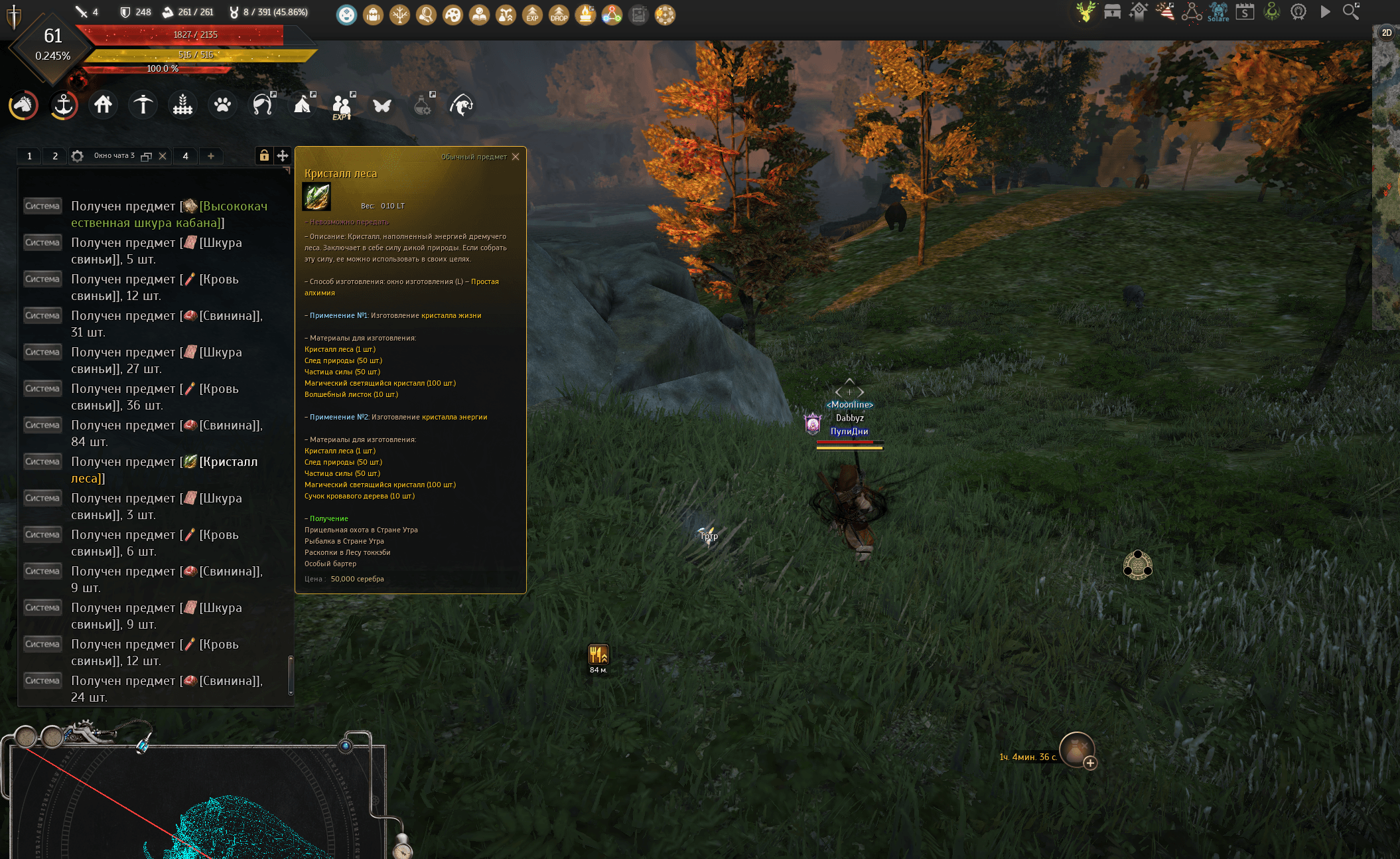Open the ship anchor icon
Image resolution: width=1400 pixels, height=859 pixels.
64,105
